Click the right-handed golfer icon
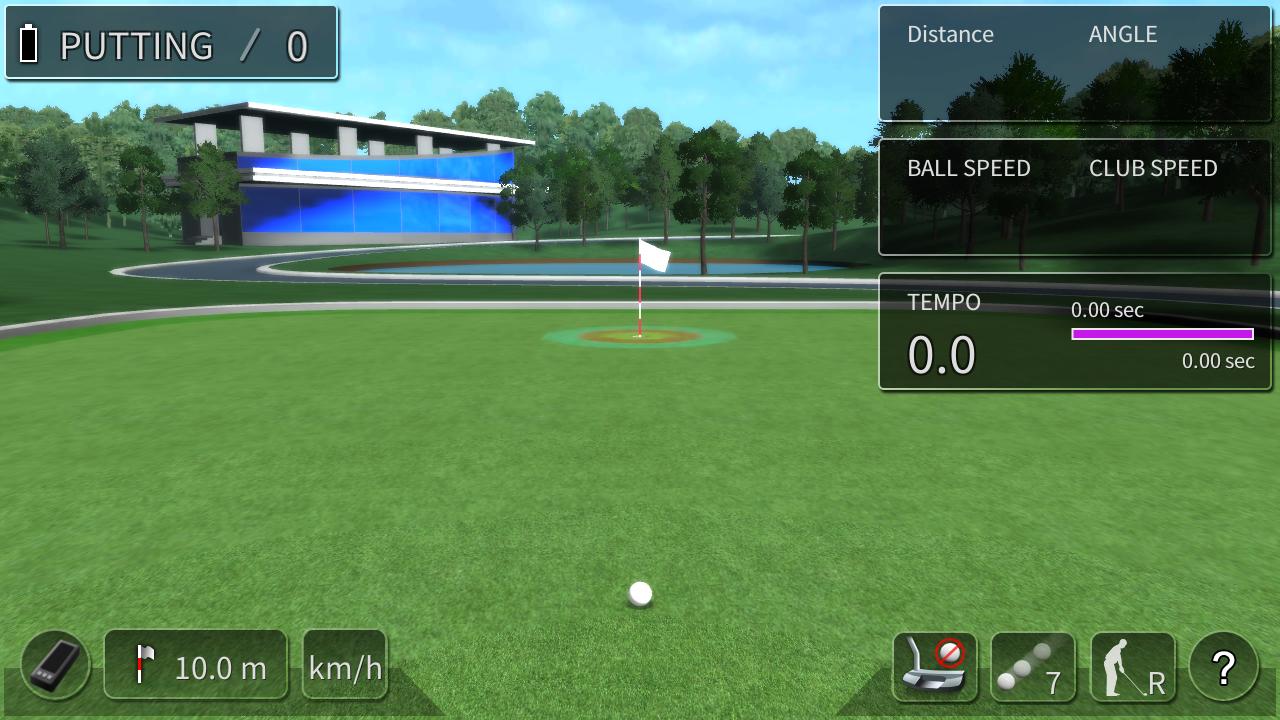Image resolution: width=1280 pixels, height=720 pixels. (x=1135, y=665)
